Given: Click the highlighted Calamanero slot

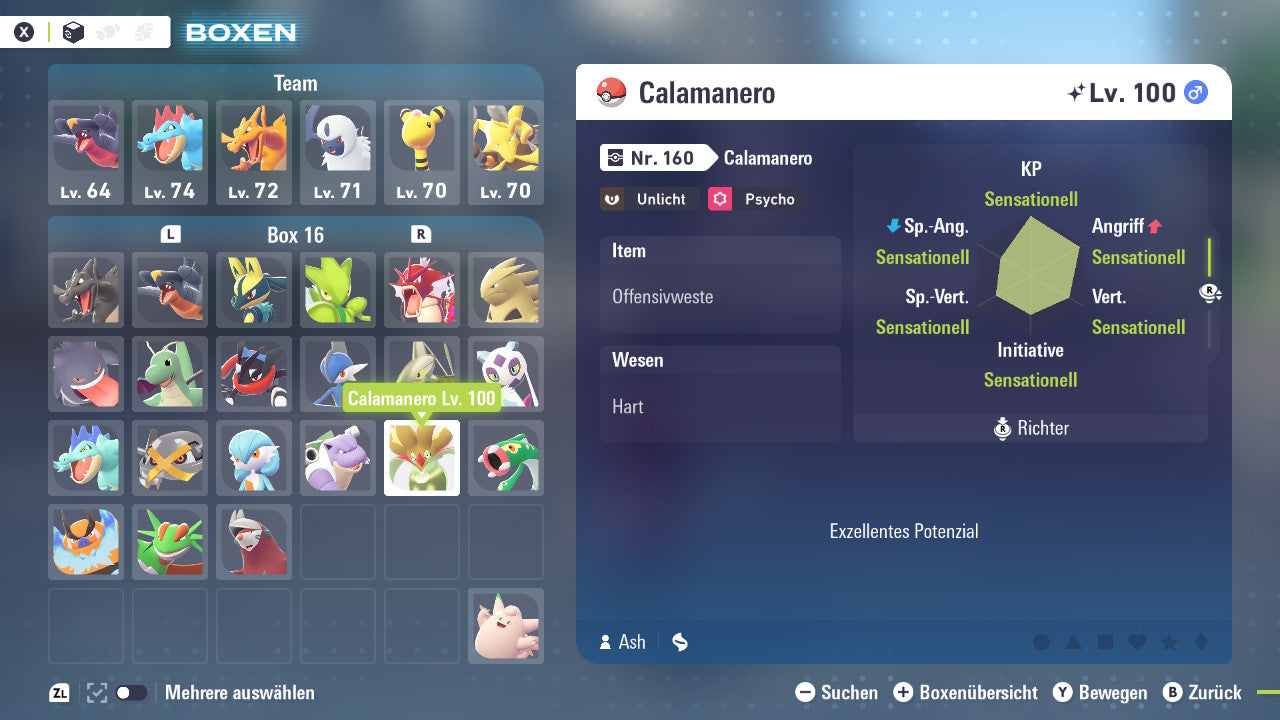Looking at the screenshot, I should coord(422,458).
